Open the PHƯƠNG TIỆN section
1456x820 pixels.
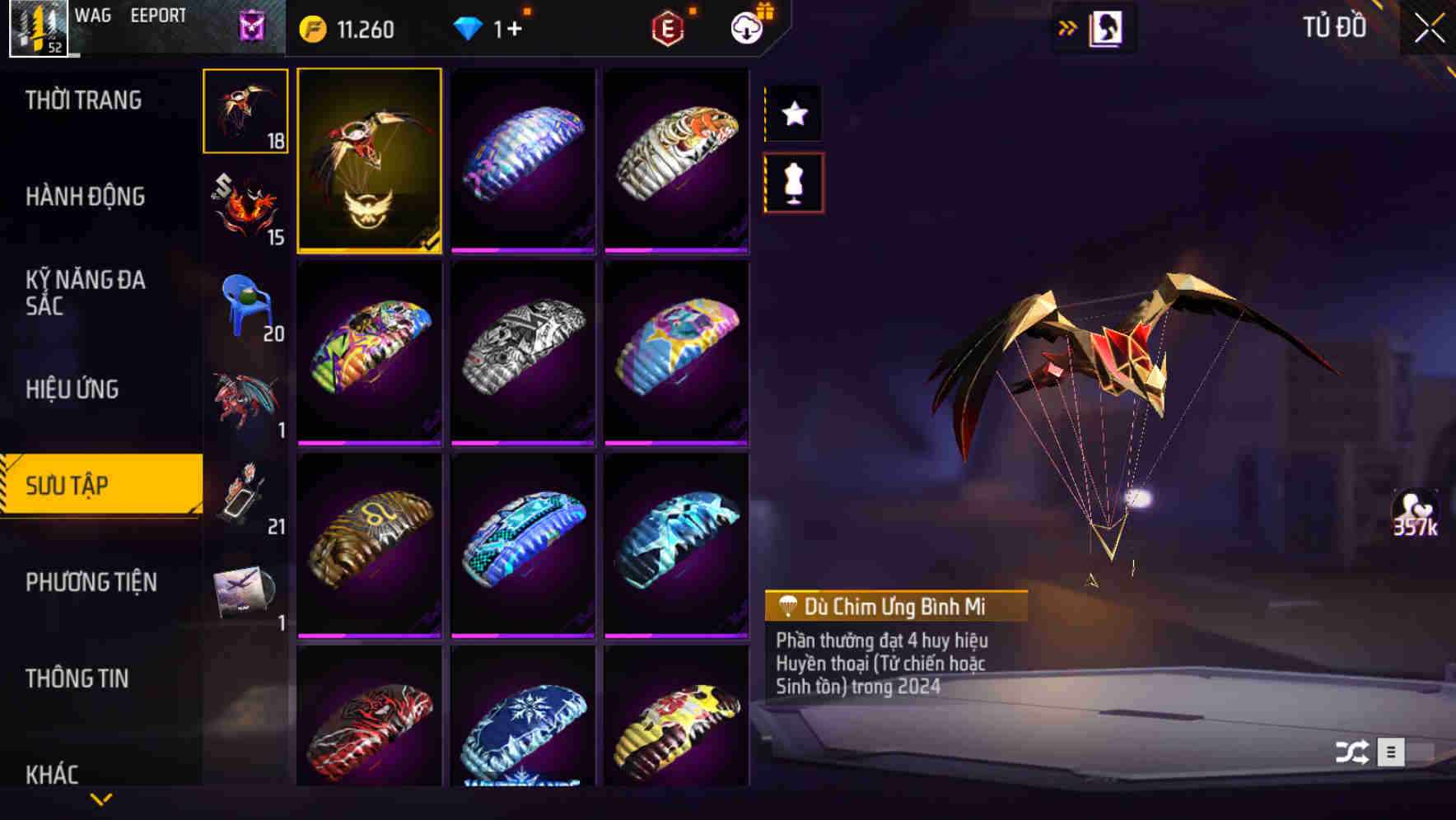pos(91,581)
